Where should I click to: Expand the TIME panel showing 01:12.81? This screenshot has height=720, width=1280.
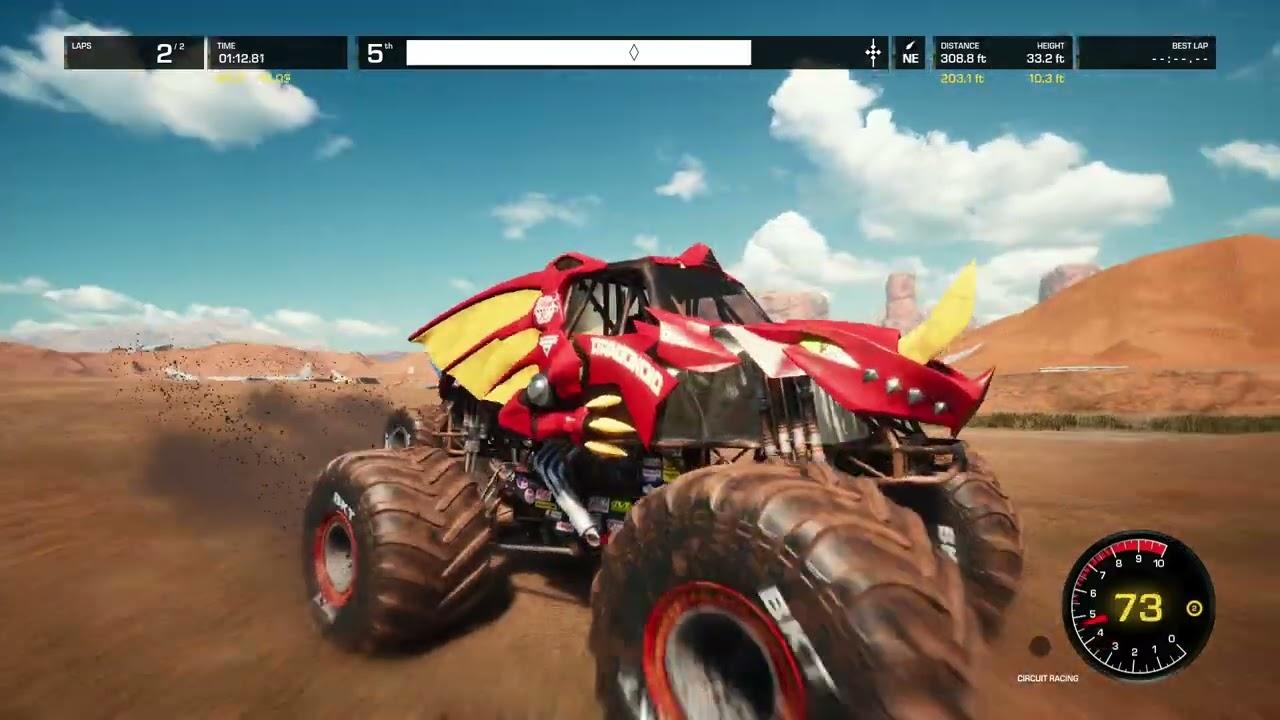tap(270, 52)
